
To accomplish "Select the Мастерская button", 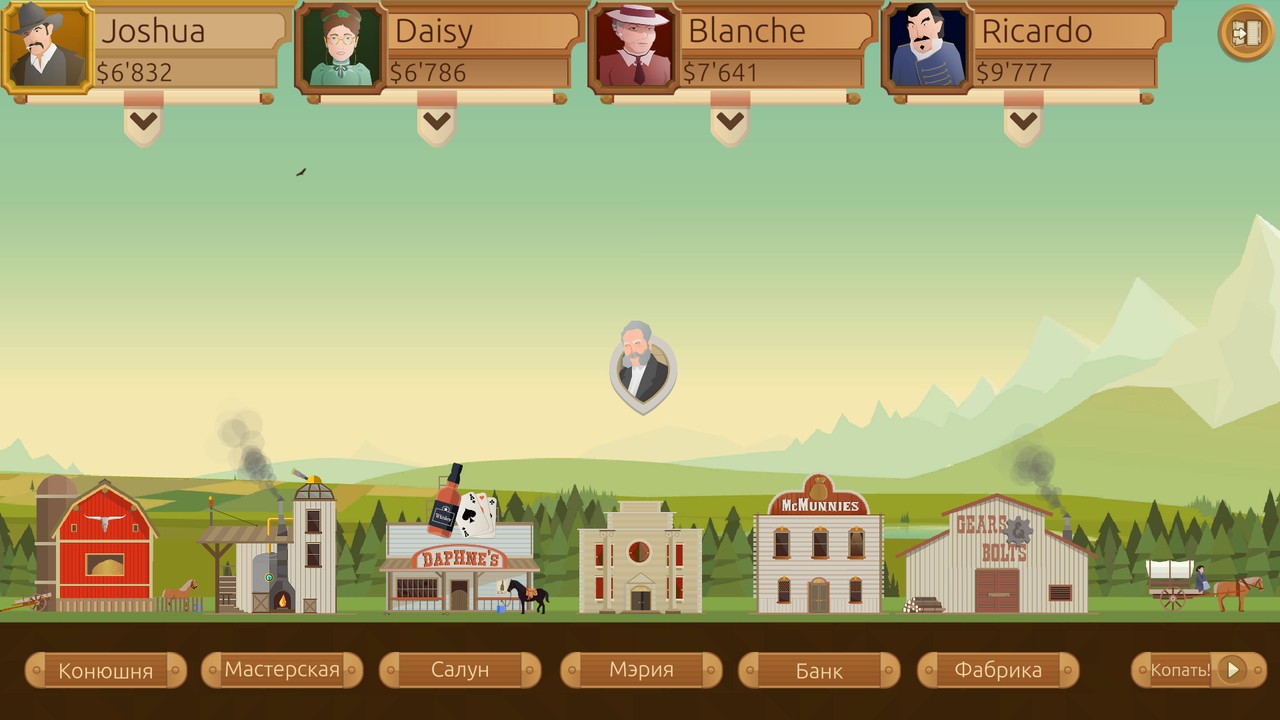I will pyautogui.click(x=282, y=670).
